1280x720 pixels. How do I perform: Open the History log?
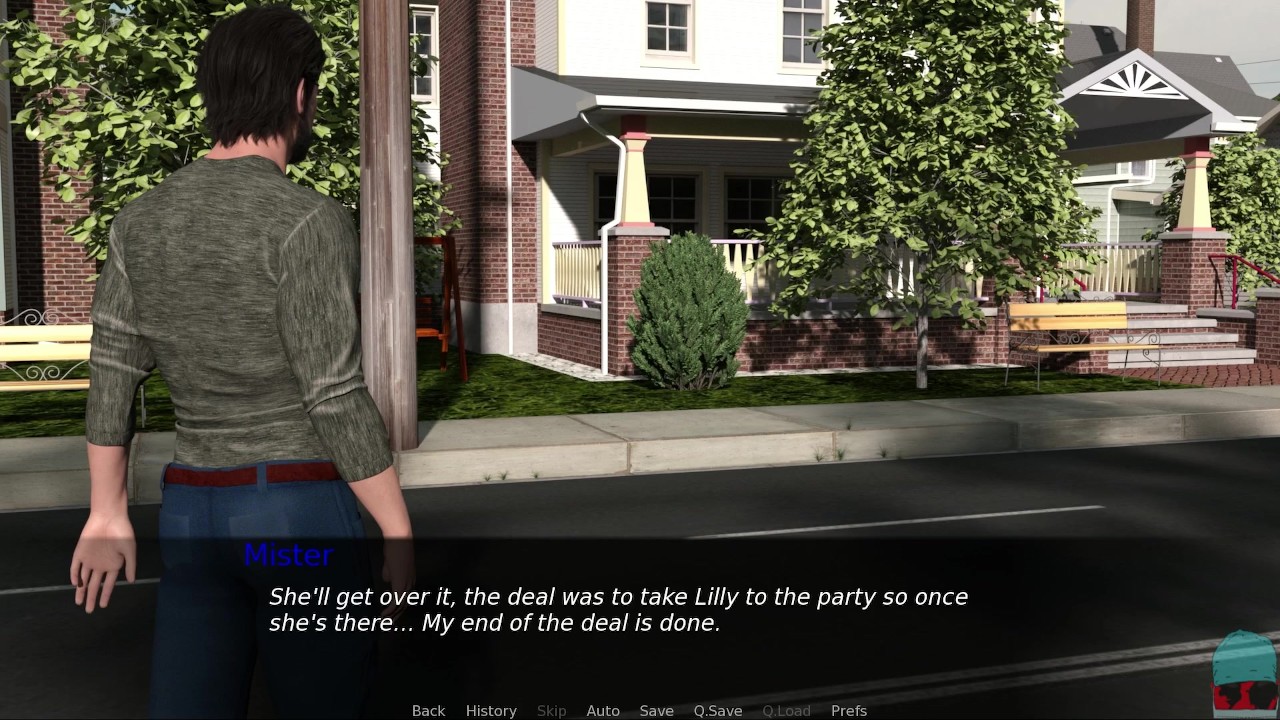[x=491, y=710]
